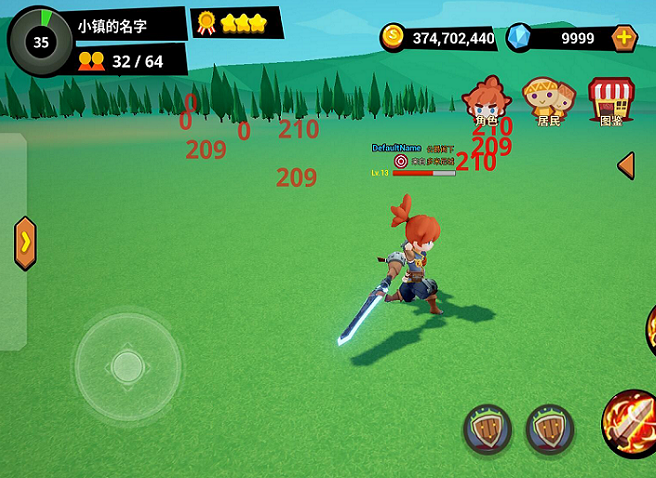
Task: Select the town name banner
Action: pyautogui.click(x=130, y=26)
